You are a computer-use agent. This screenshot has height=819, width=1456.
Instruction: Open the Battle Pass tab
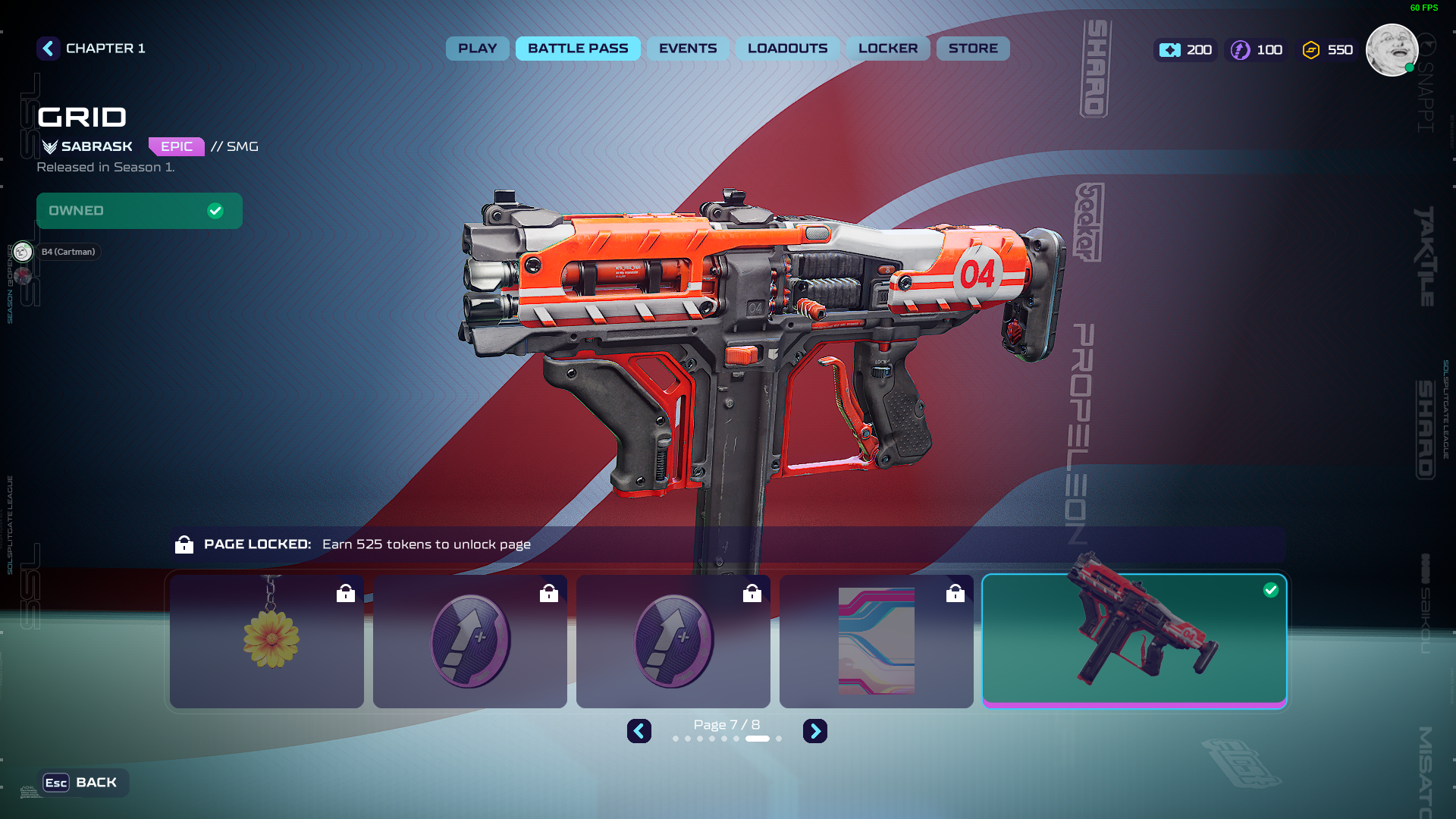point(578,49)
